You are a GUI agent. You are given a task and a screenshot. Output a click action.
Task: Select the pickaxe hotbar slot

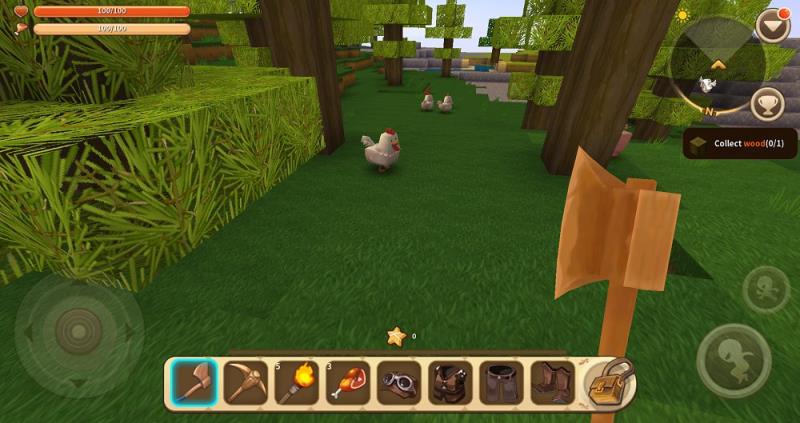[x=245, y=383]
